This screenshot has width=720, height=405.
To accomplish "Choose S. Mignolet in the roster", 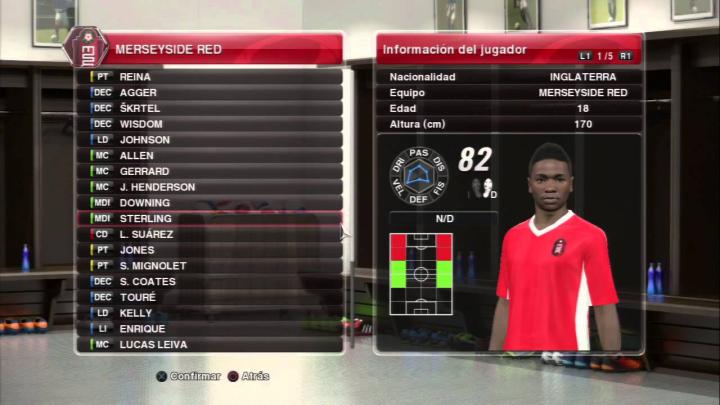I will 210,266.
